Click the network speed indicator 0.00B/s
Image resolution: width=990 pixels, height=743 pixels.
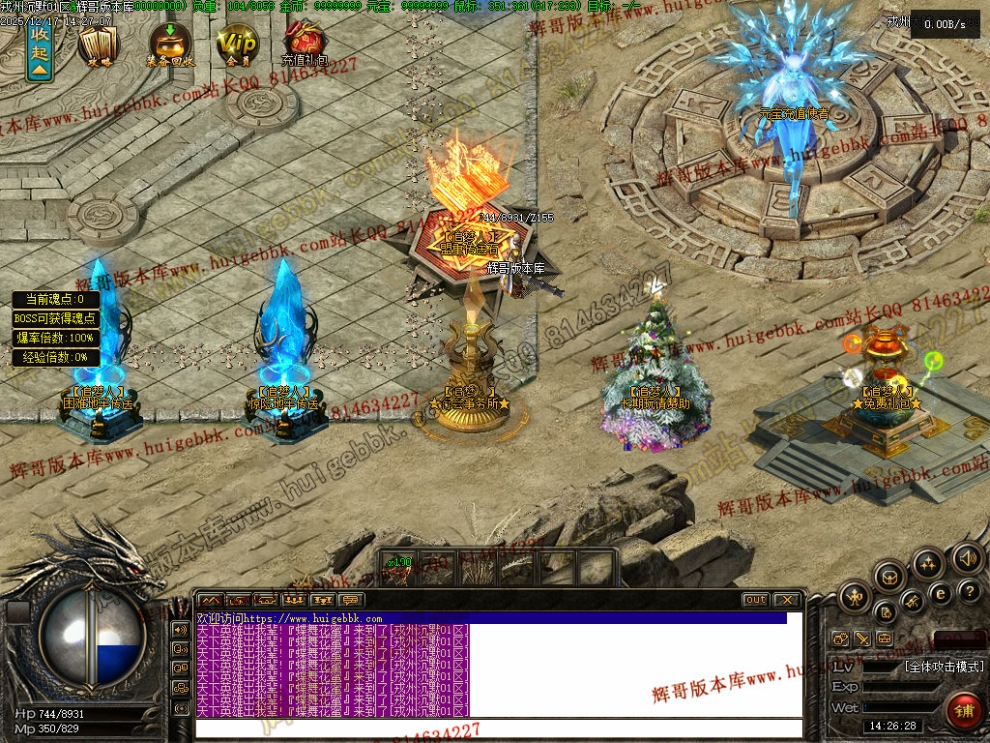point(945,24)
